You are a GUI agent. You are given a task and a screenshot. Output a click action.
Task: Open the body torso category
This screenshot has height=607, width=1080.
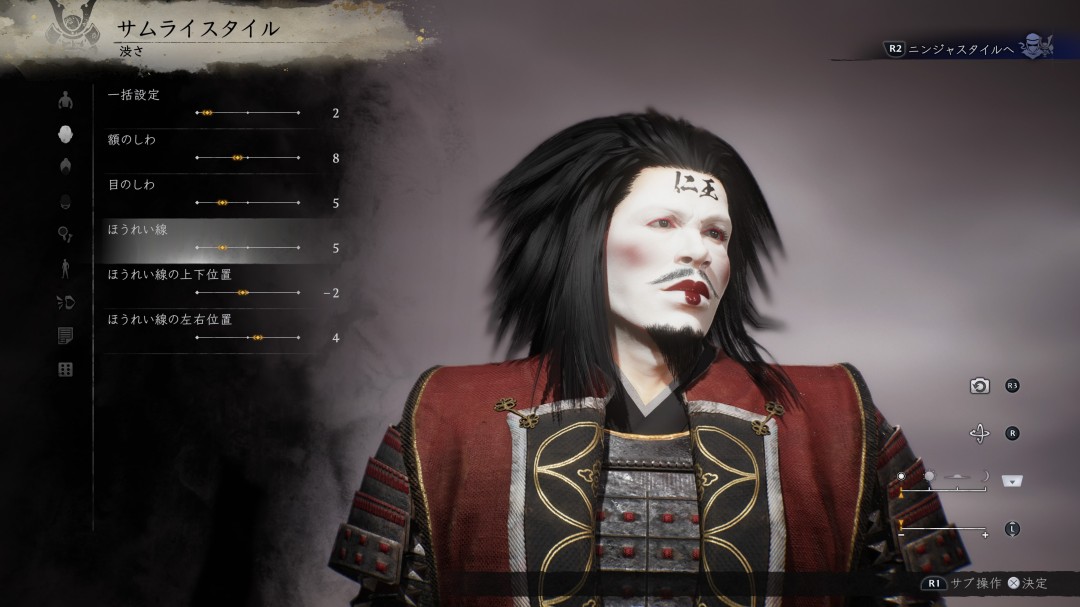pos(66,100)
